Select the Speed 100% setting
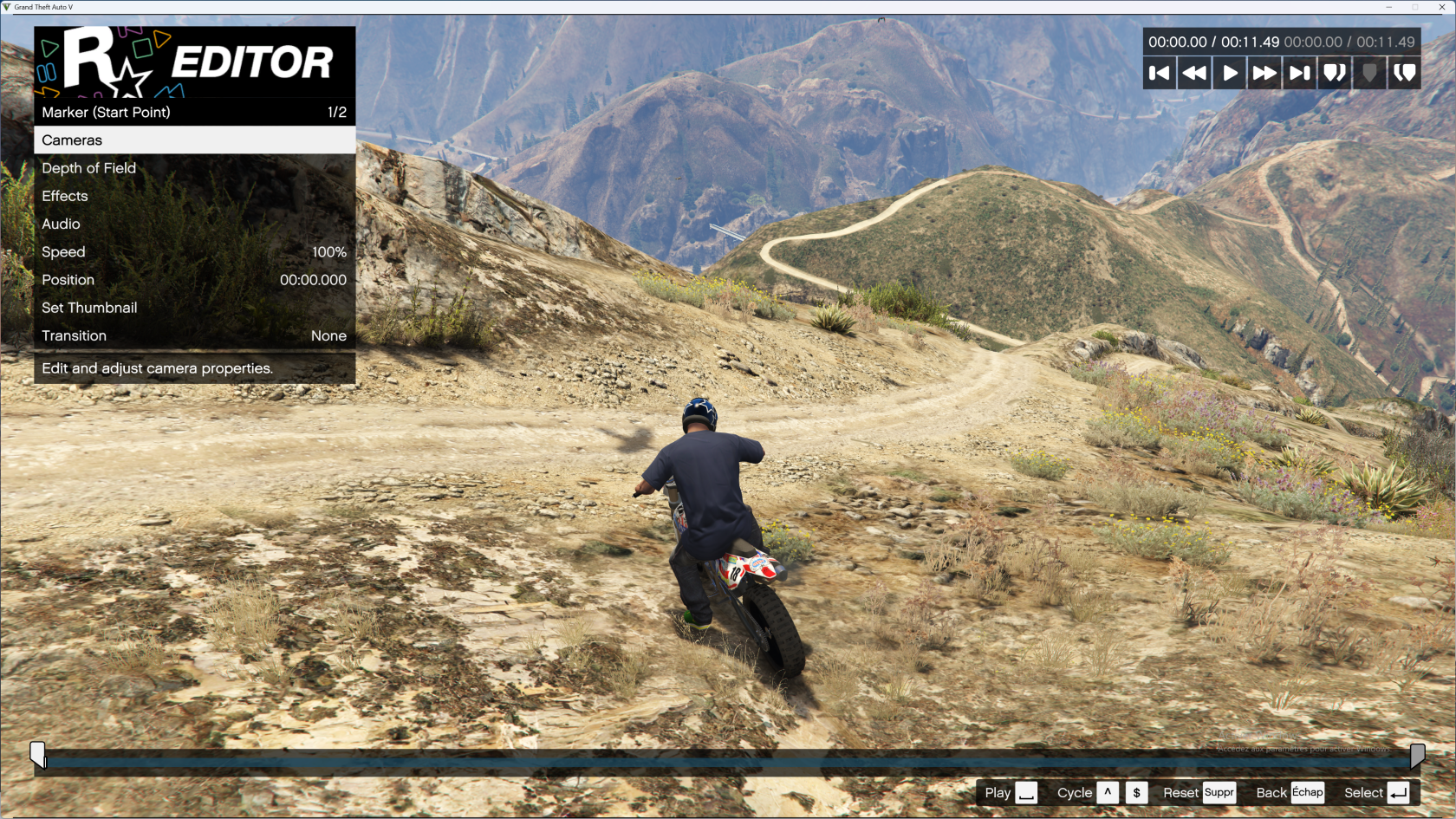The height and width of the screenshot is (819, 1456). [194, 252]
